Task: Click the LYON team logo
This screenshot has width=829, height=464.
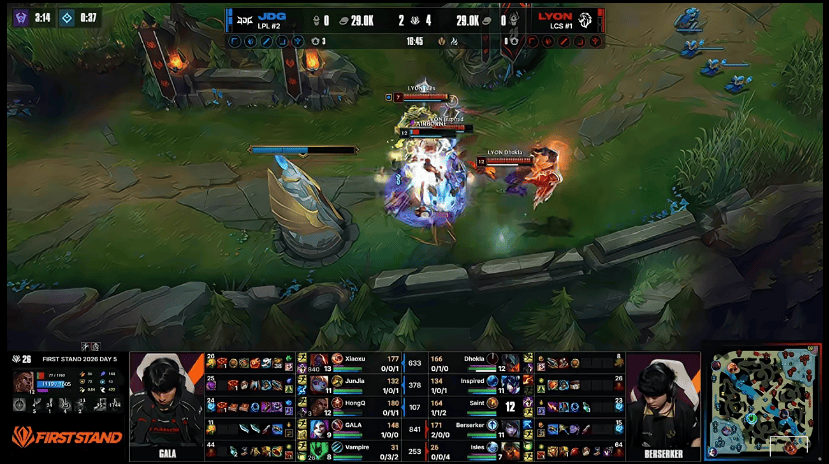Action: tap(585, 19)
